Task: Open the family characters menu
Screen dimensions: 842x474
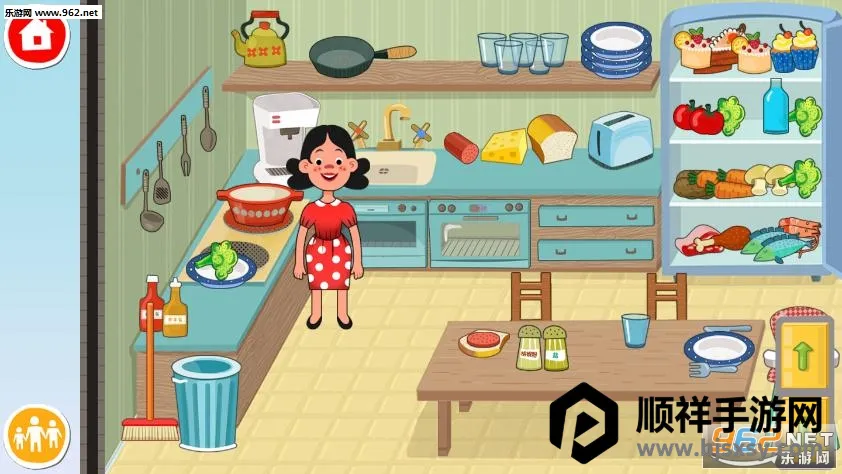Action: click(x=36, y=436)
